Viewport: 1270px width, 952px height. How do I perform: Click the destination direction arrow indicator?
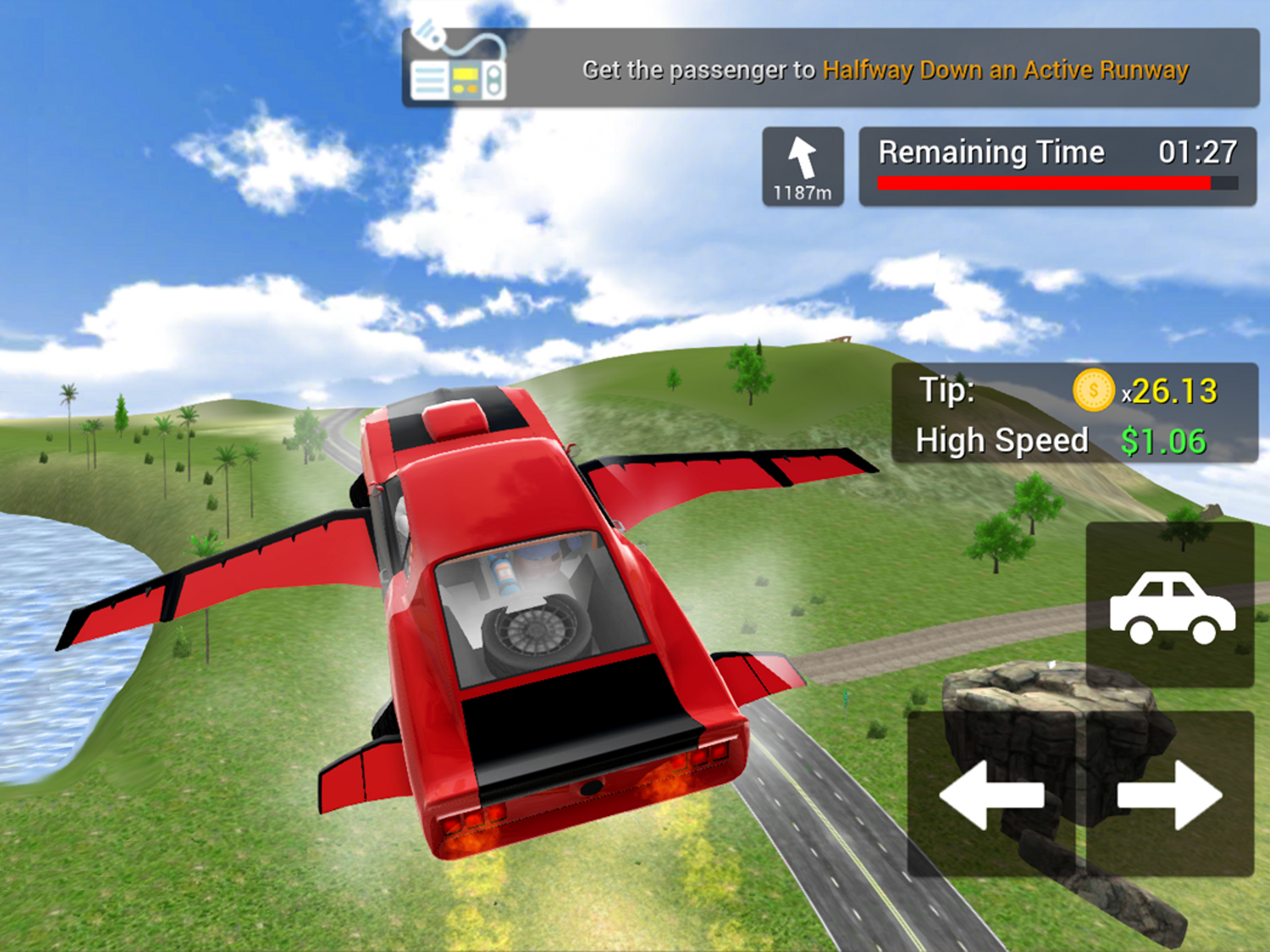point(803,166)
